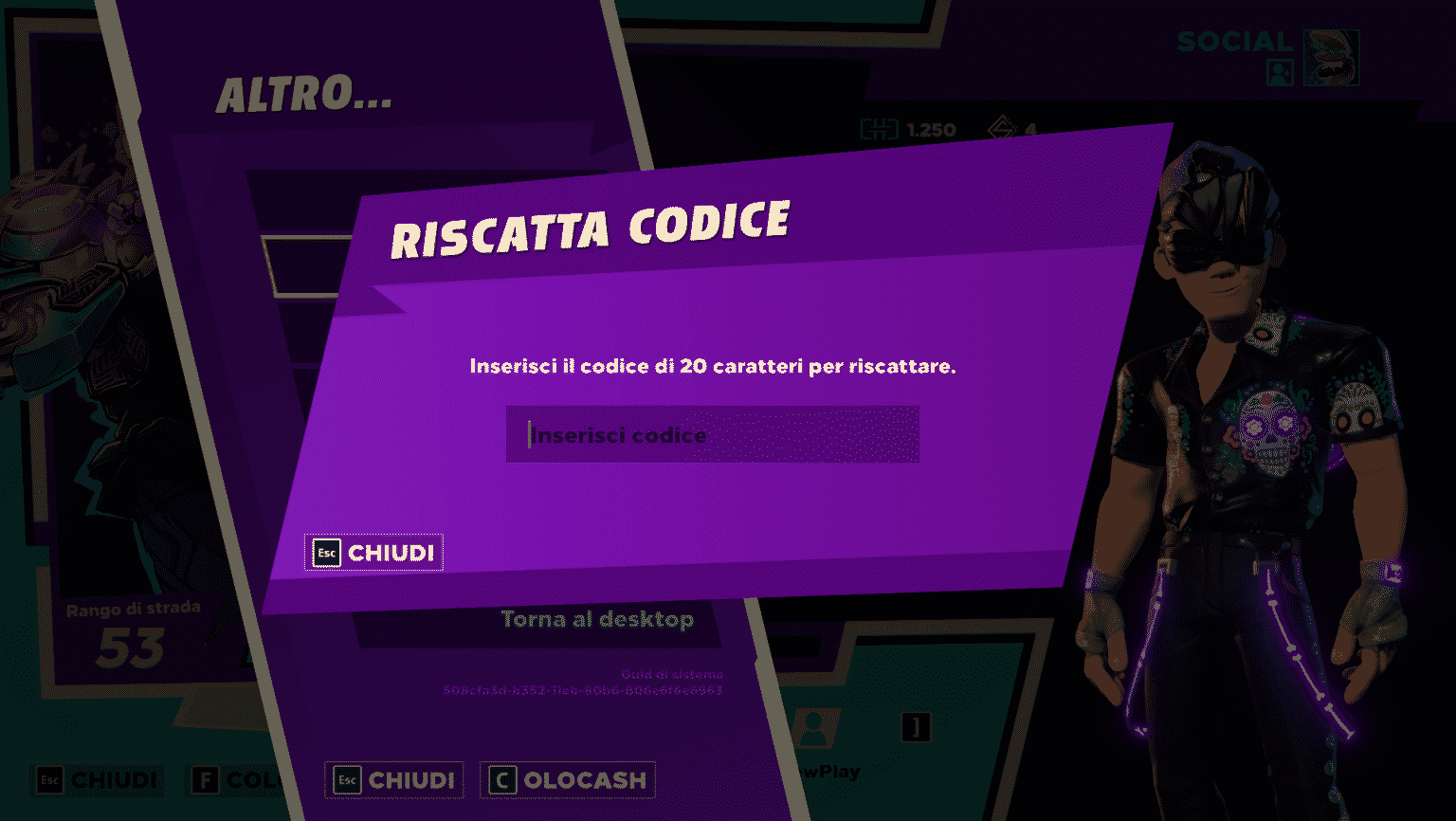The width and height of the screenshot is (1456, 821).
Task: Click the Torna al desktop link
Action: point(597,619)
